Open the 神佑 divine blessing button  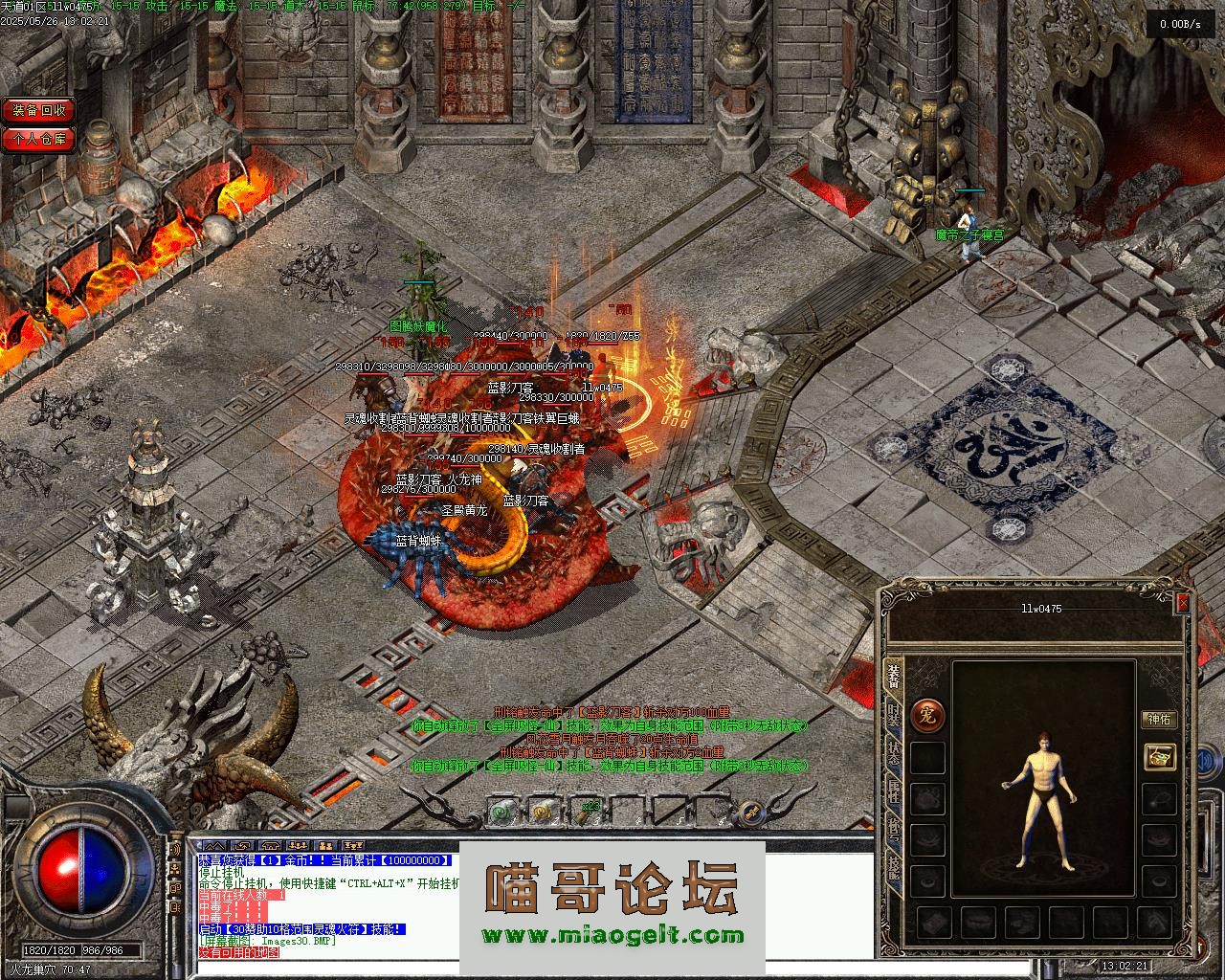pyautogui.click(x=1159, y=720)
